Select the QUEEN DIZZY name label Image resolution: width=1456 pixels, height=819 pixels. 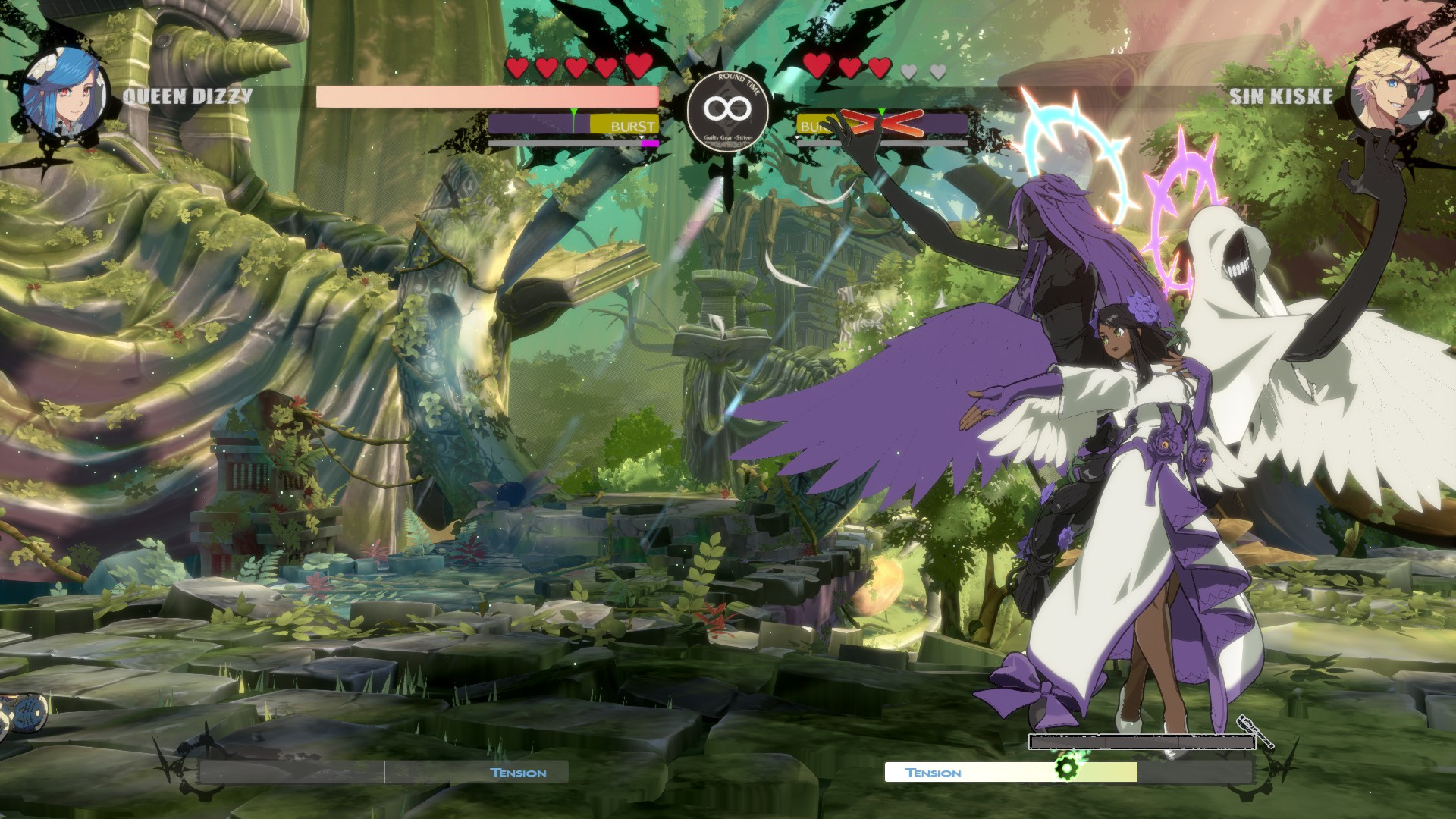pos(188,96)
